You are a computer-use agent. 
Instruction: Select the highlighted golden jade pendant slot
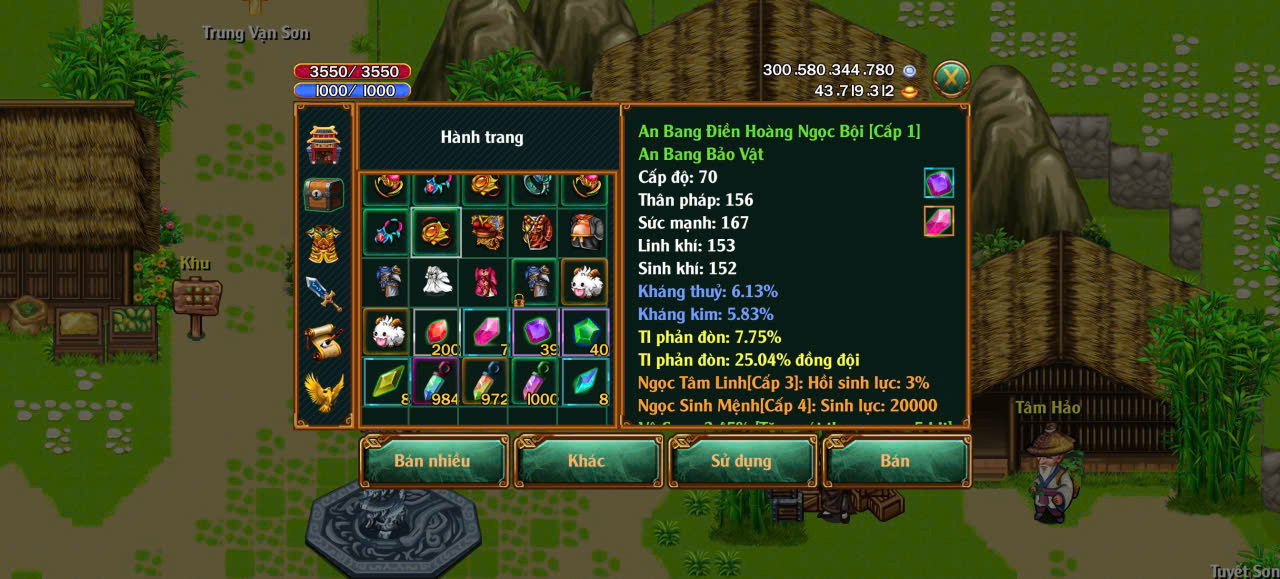point(436,232)
